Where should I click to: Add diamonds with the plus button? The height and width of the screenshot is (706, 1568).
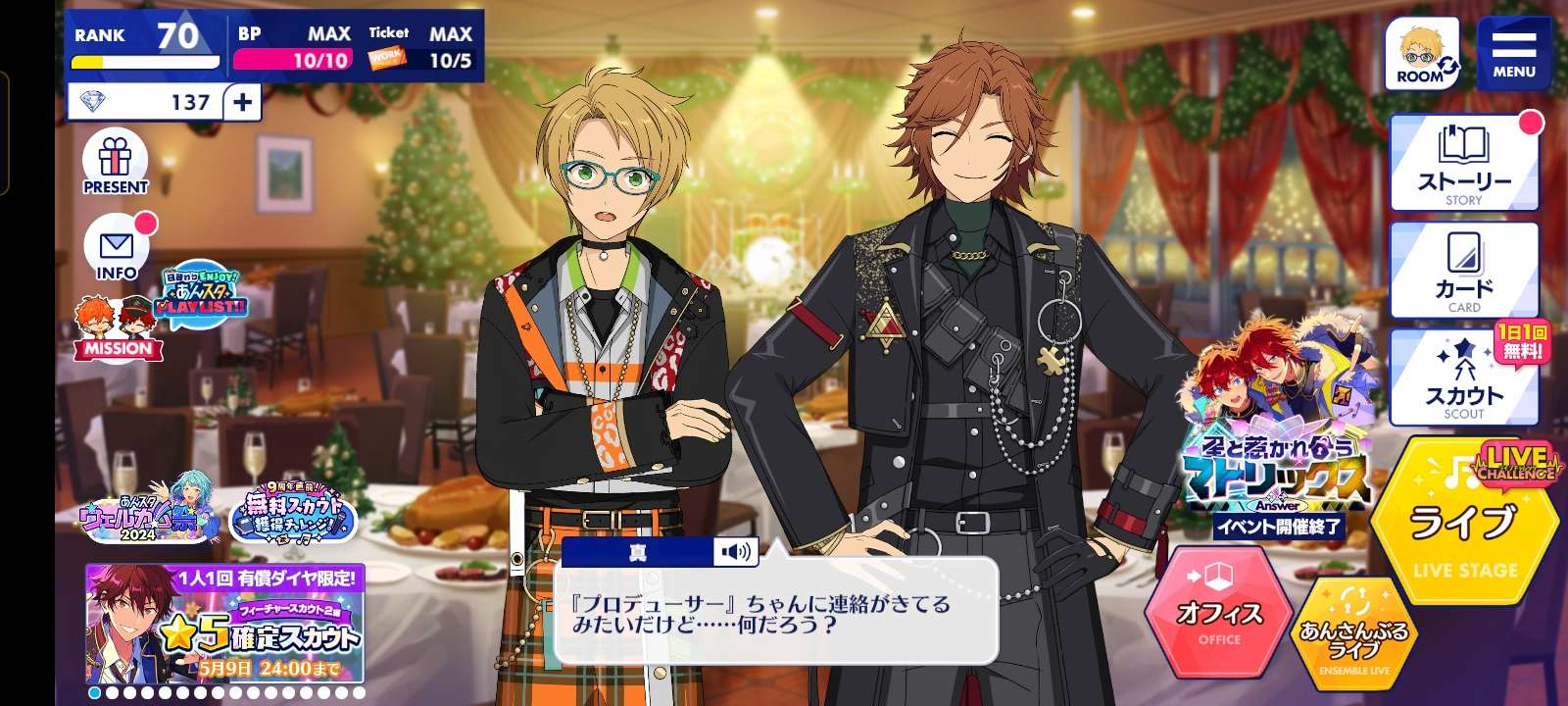242,102
